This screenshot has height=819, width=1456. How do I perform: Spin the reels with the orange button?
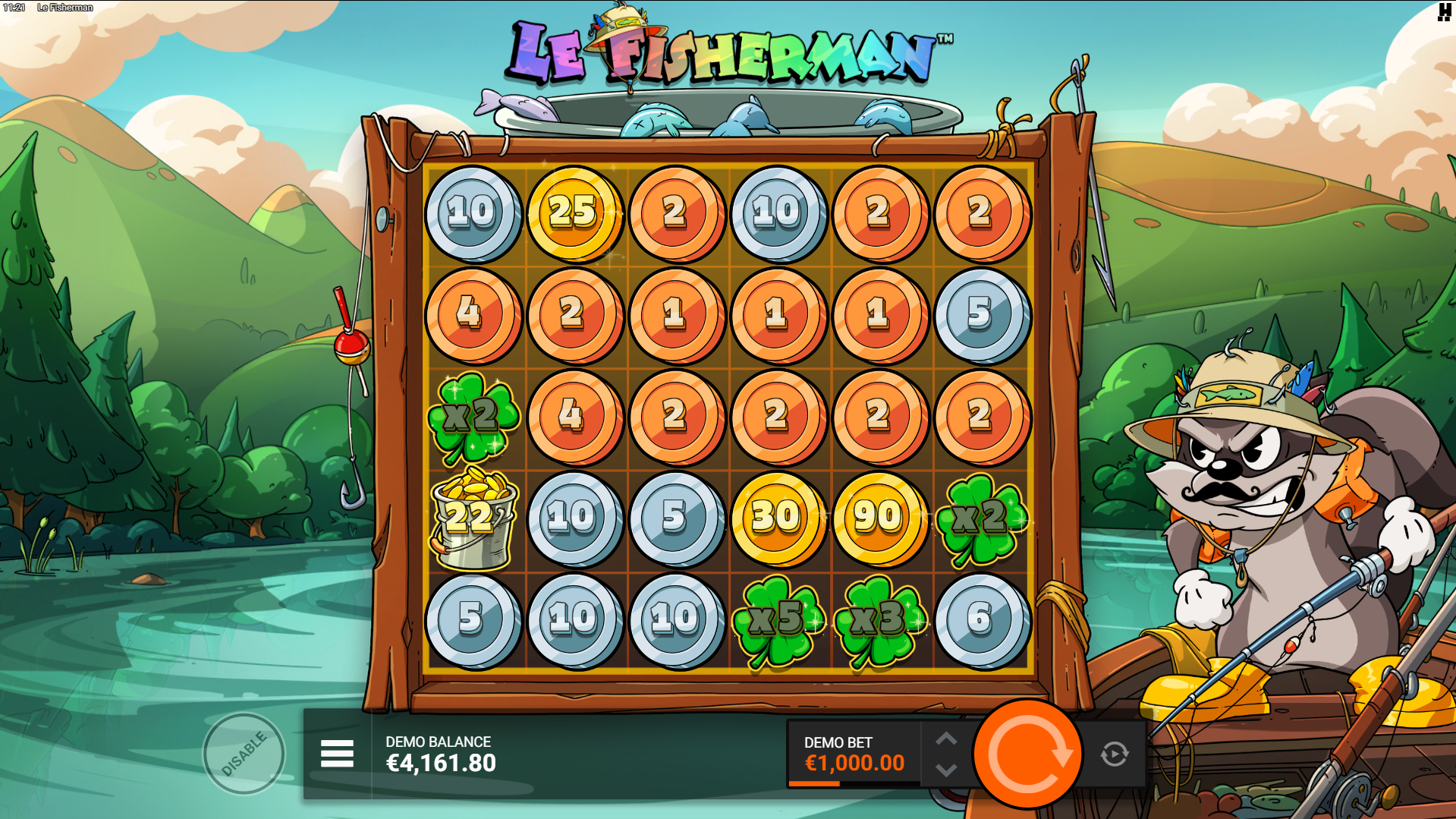(1027, 754)
